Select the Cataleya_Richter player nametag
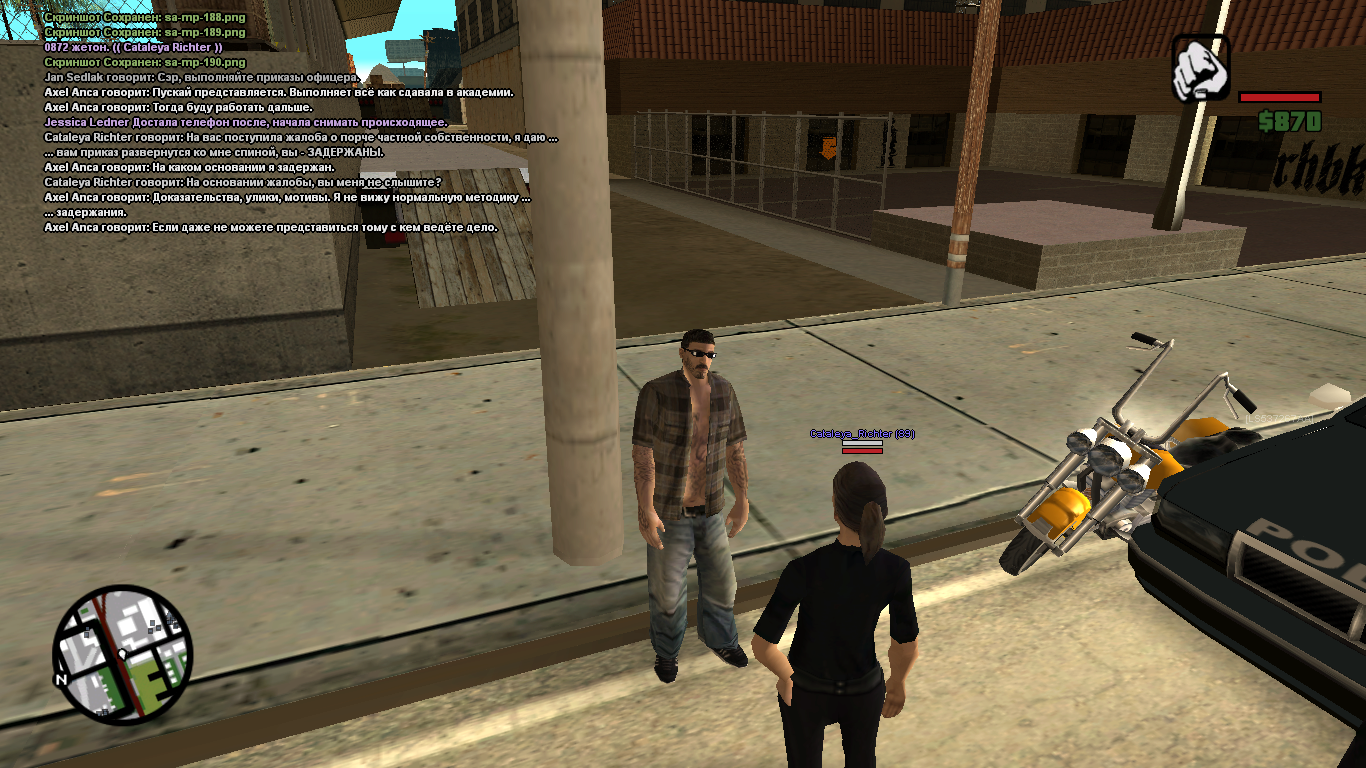This screenshot has width=1366, height=768. pos(861,434)
